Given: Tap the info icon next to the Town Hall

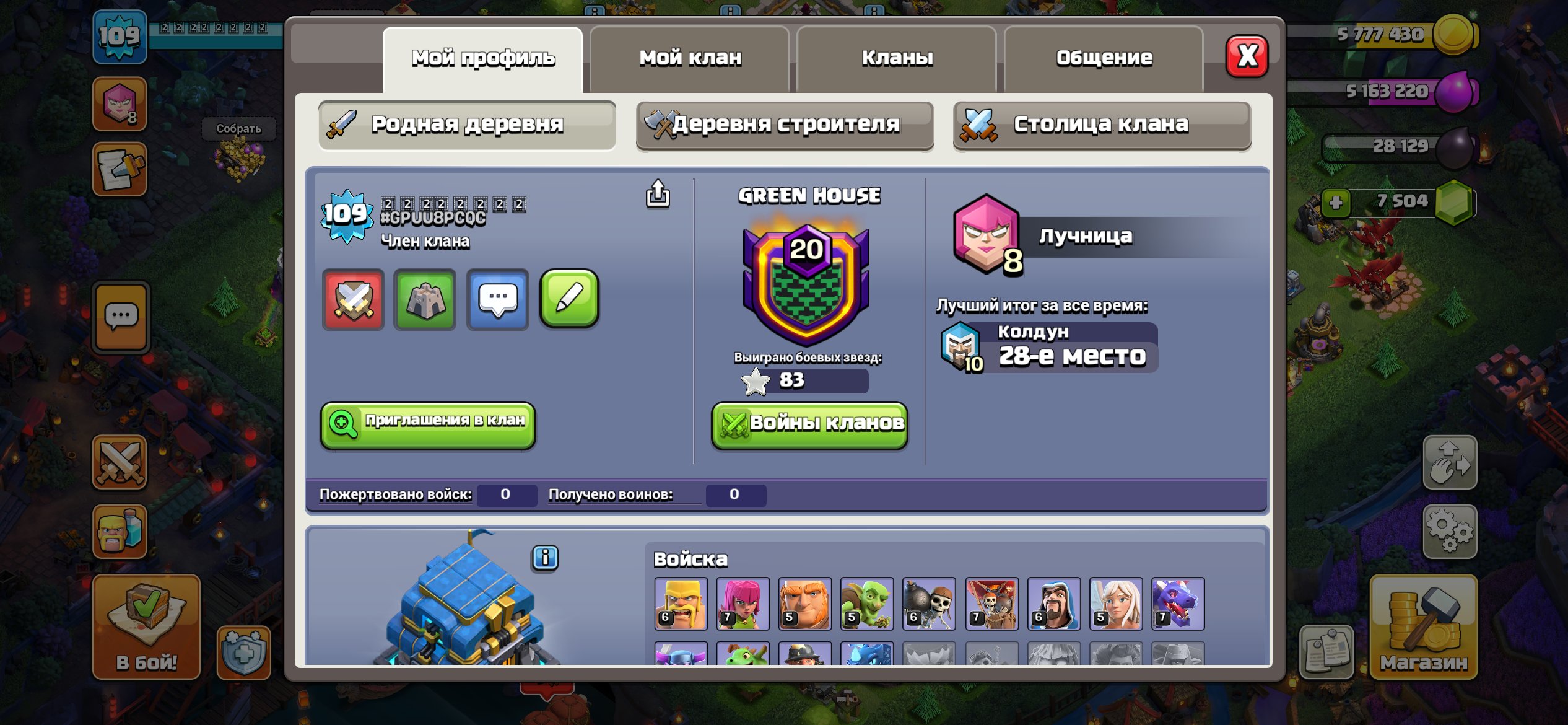Looking at the screenshot, I should [x=545, y=558].
